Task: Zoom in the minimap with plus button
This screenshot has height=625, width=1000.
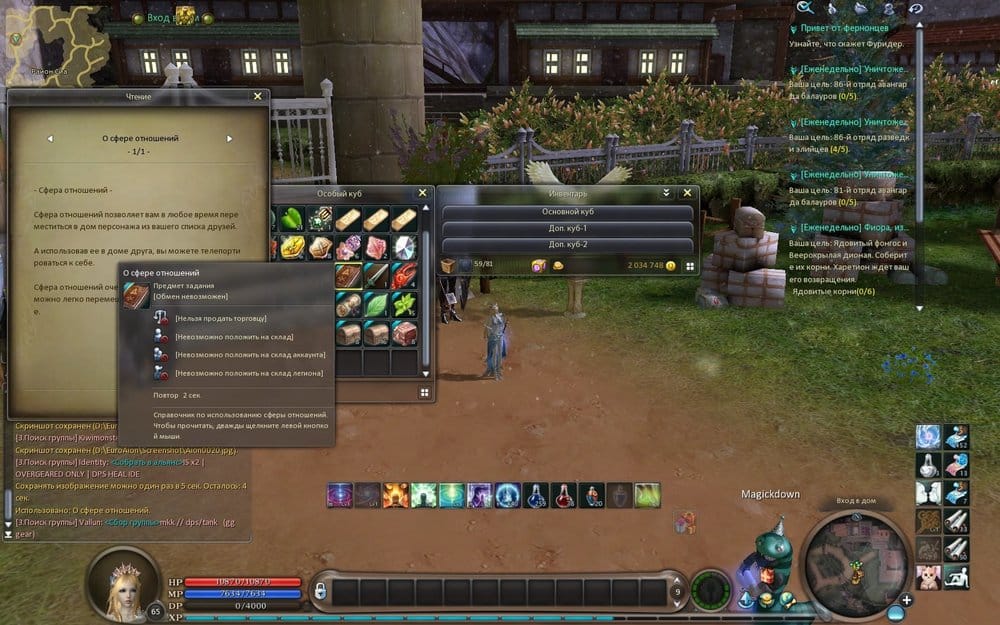Action: coord(906,600)
